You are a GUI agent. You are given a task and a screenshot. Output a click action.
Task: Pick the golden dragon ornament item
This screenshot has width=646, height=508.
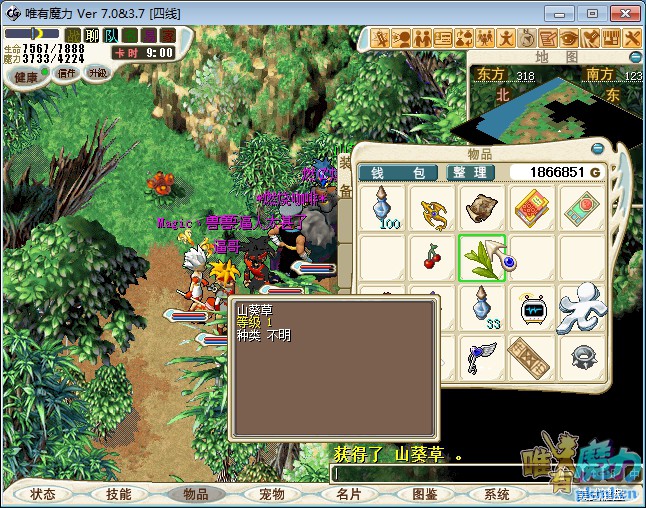click(432, 208)
